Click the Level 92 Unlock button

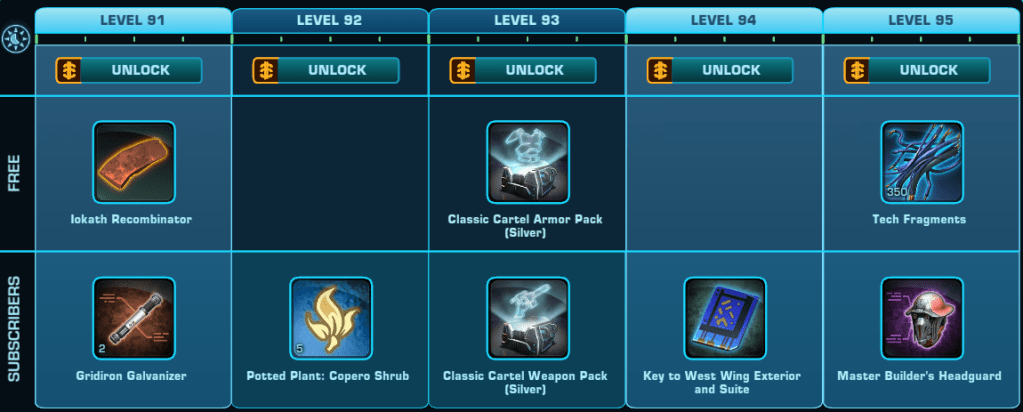(327, 70)
